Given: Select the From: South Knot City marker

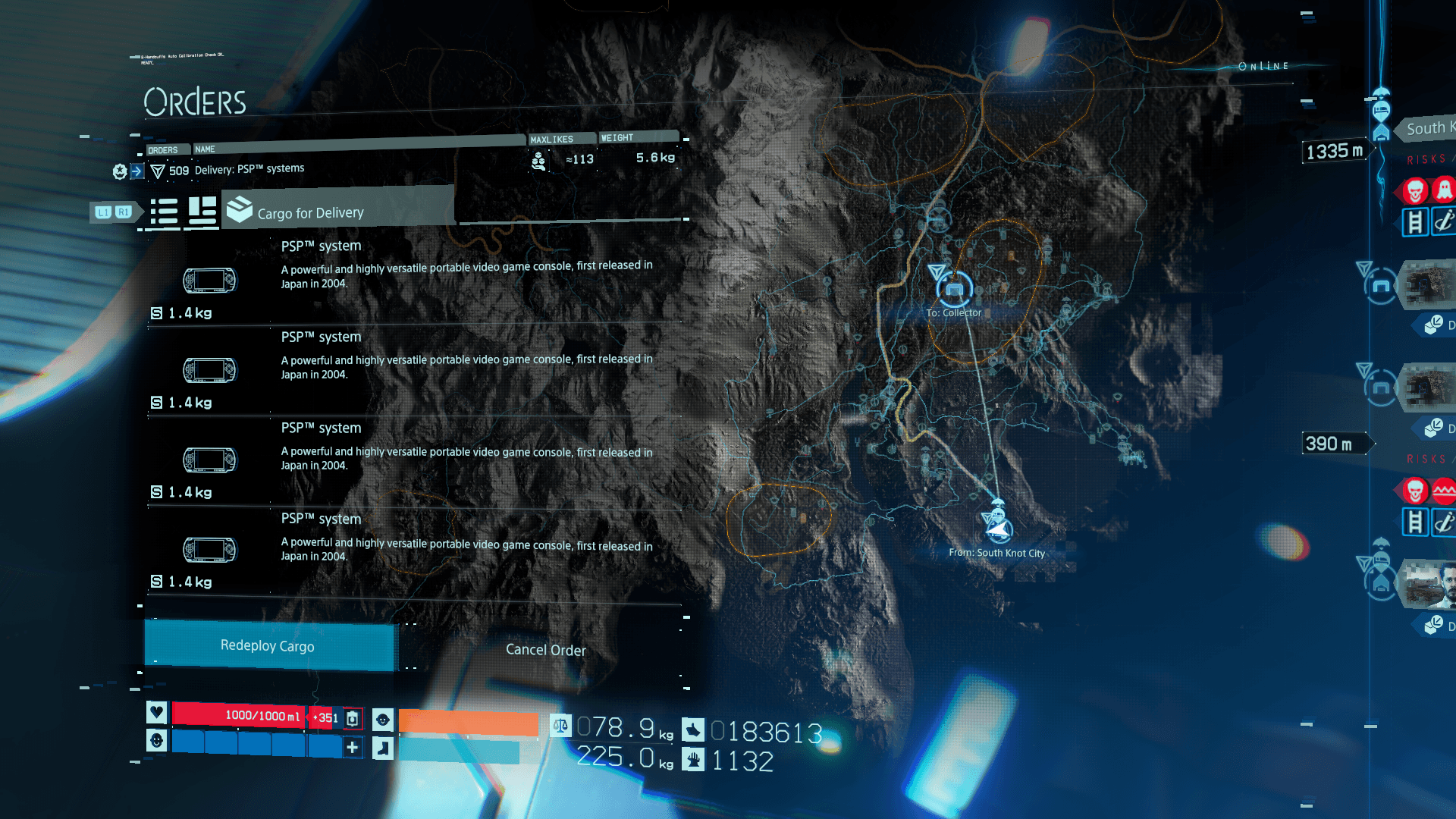Looking at the screenshot, I should (x=997, y=526).
